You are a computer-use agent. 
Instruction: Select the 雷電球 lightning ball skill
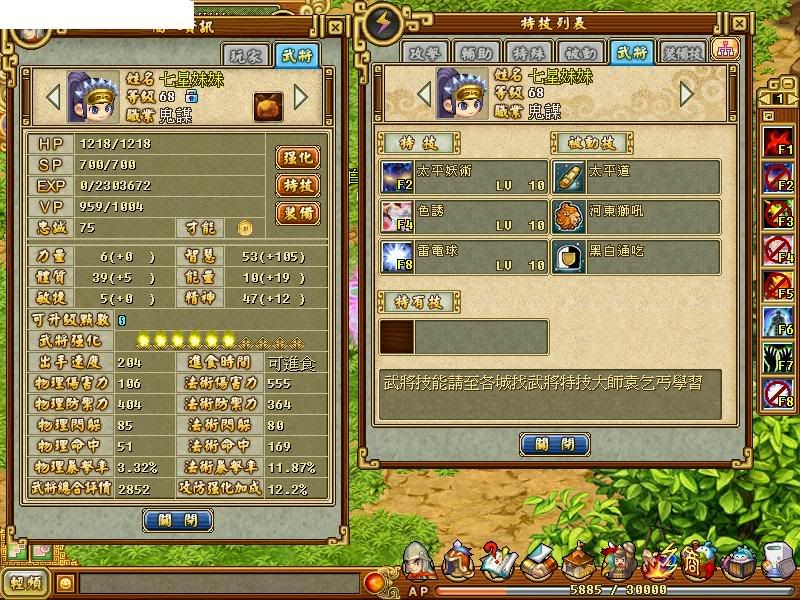[x=396, y=256]
